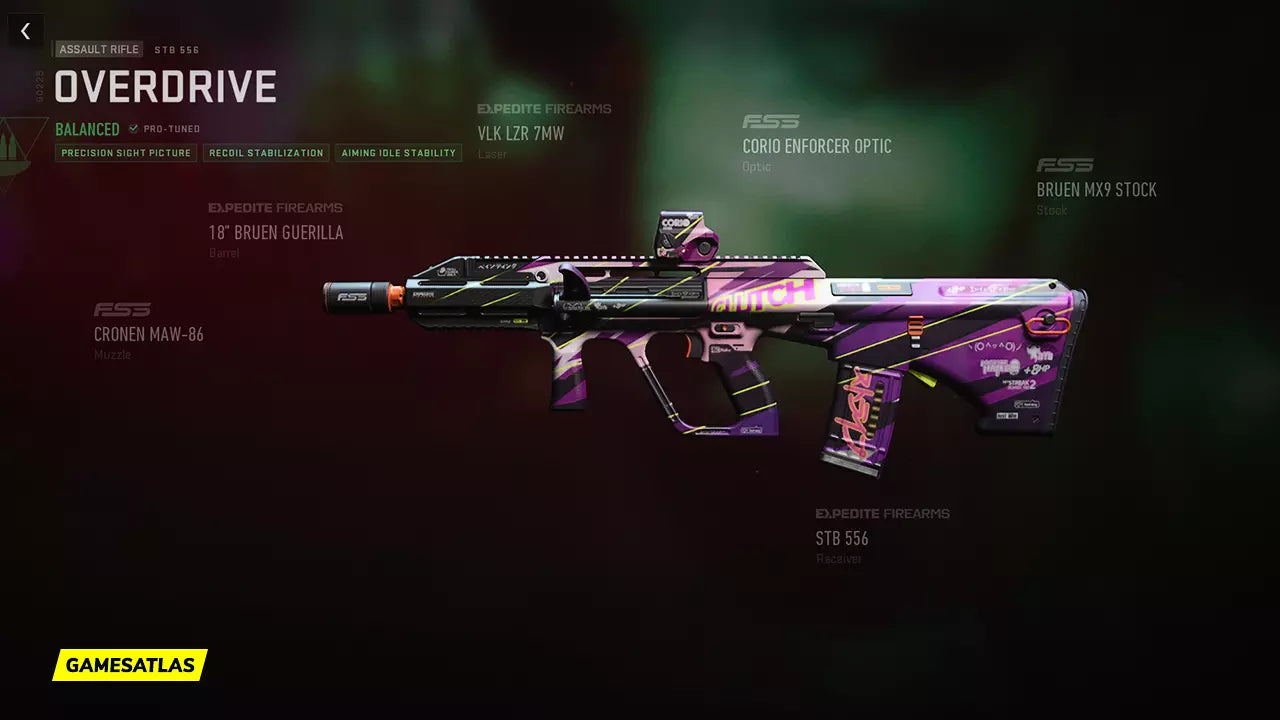Choose the Corio Enforcer Optic attachment
This screenshot has width=1280, height=720.
816,146
